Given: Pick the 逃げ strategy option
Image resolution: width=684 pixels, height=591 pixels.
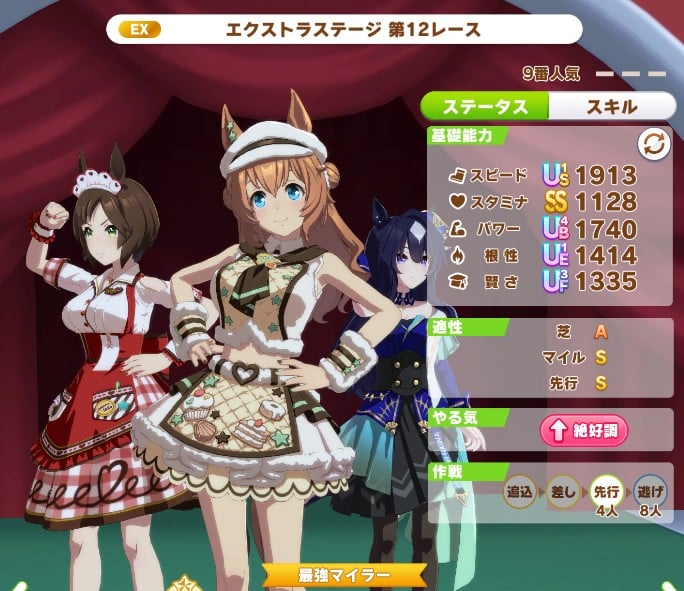Looking at the screenshot, I should tap(649, 492).
